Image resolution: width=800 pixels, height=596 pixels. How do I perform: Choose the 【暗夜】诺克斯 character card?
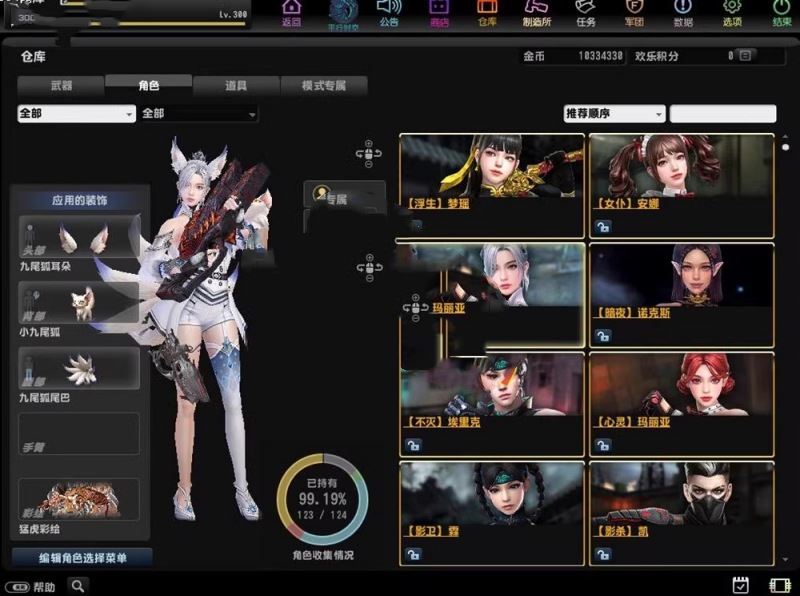(681, 293)
